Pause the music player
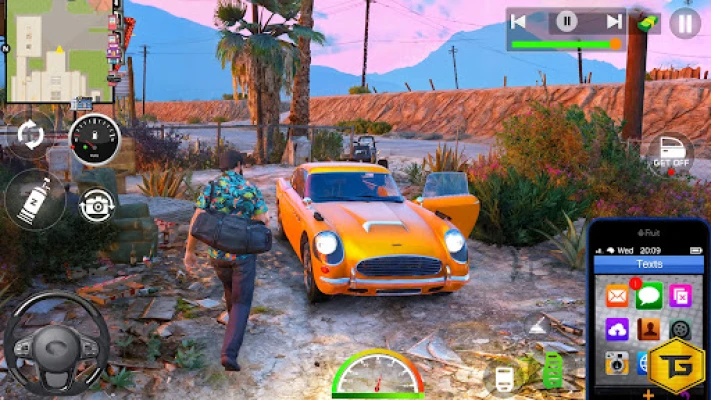Screen dimensions: 711x400 click(567, 21)
